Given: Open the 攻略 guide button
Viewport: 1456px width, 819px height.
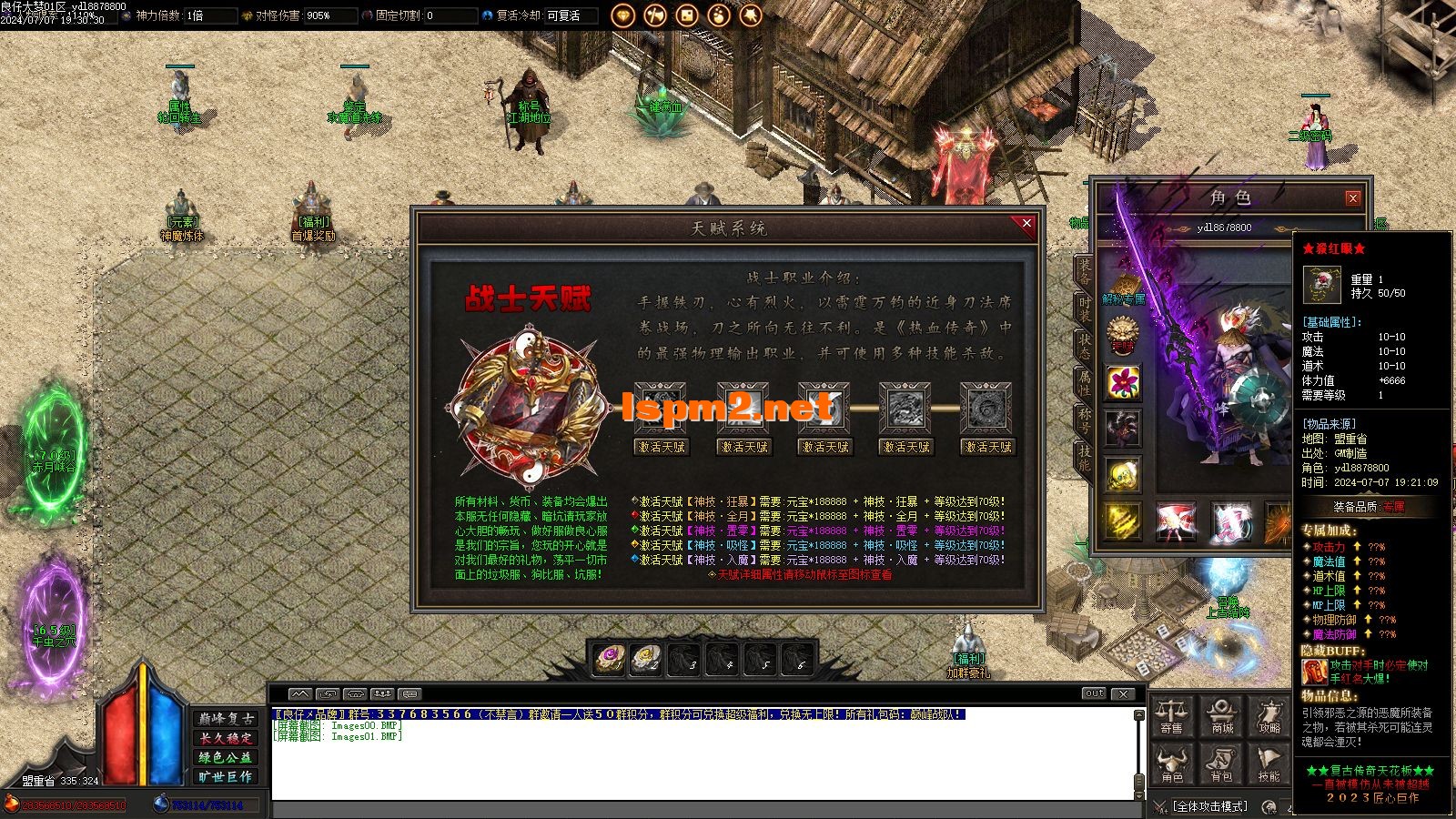Looking at the screenshot, I should (1269, 716).
